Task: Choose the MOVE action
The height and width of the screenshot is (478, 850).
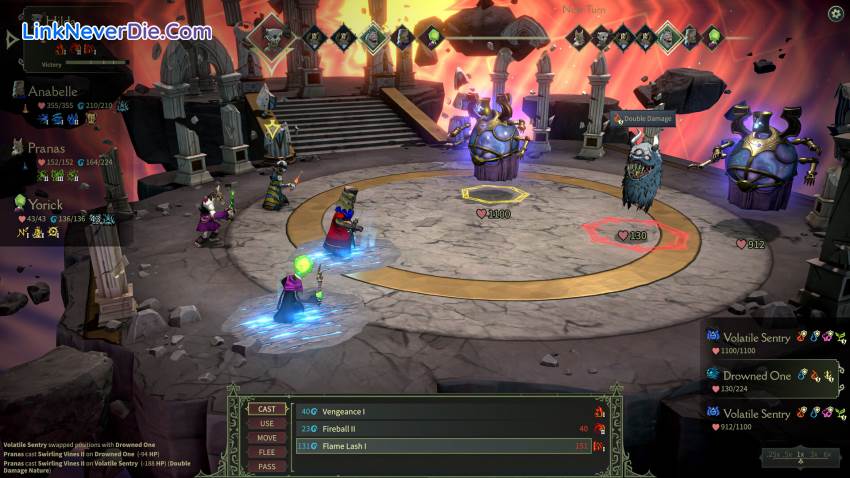Action: [x=267, y=437]
